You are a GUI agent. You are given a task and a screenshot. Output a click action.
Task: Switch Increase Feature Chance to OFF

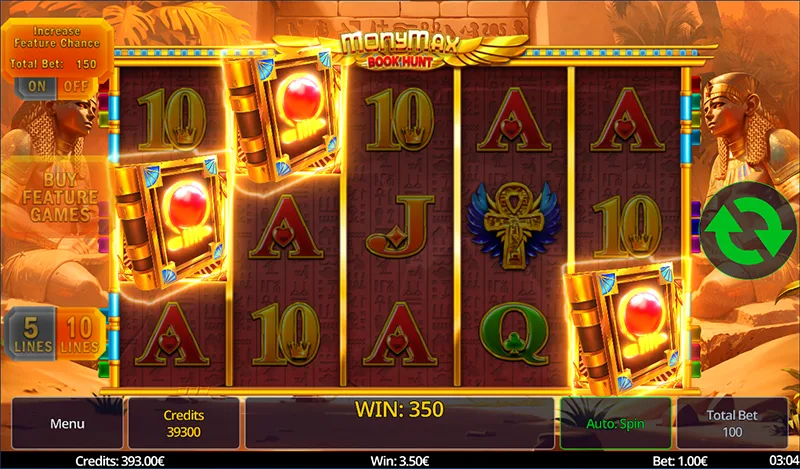click(76, 87)
